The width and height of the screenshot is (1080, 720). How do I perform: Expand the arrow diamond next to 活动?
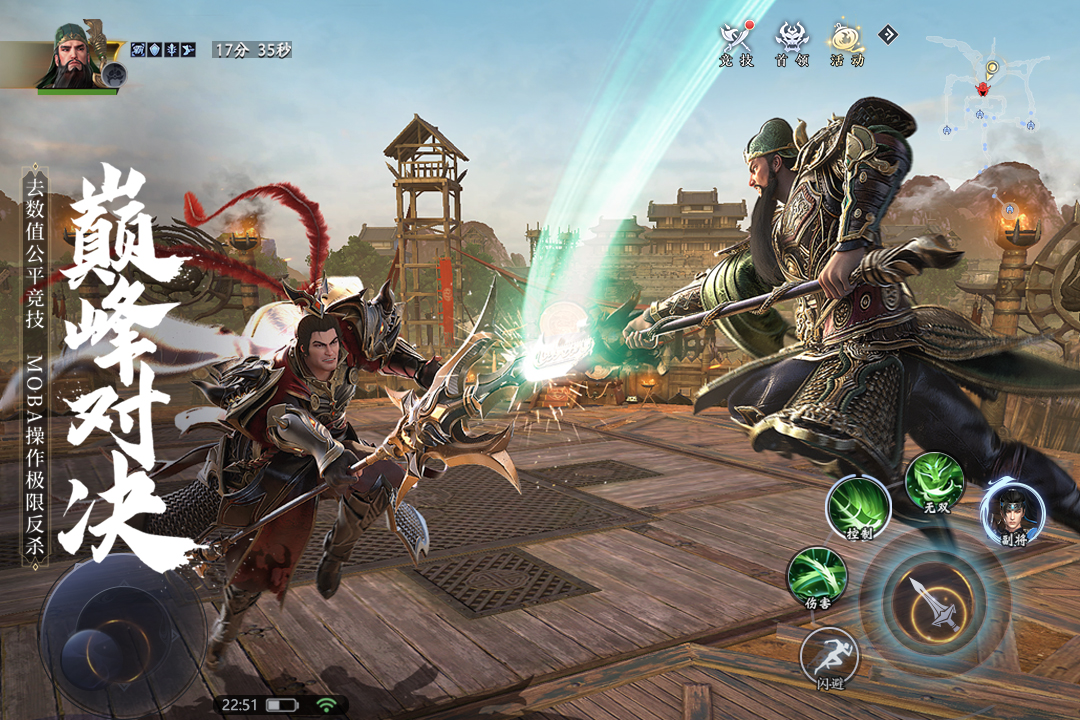coord(888,35)
